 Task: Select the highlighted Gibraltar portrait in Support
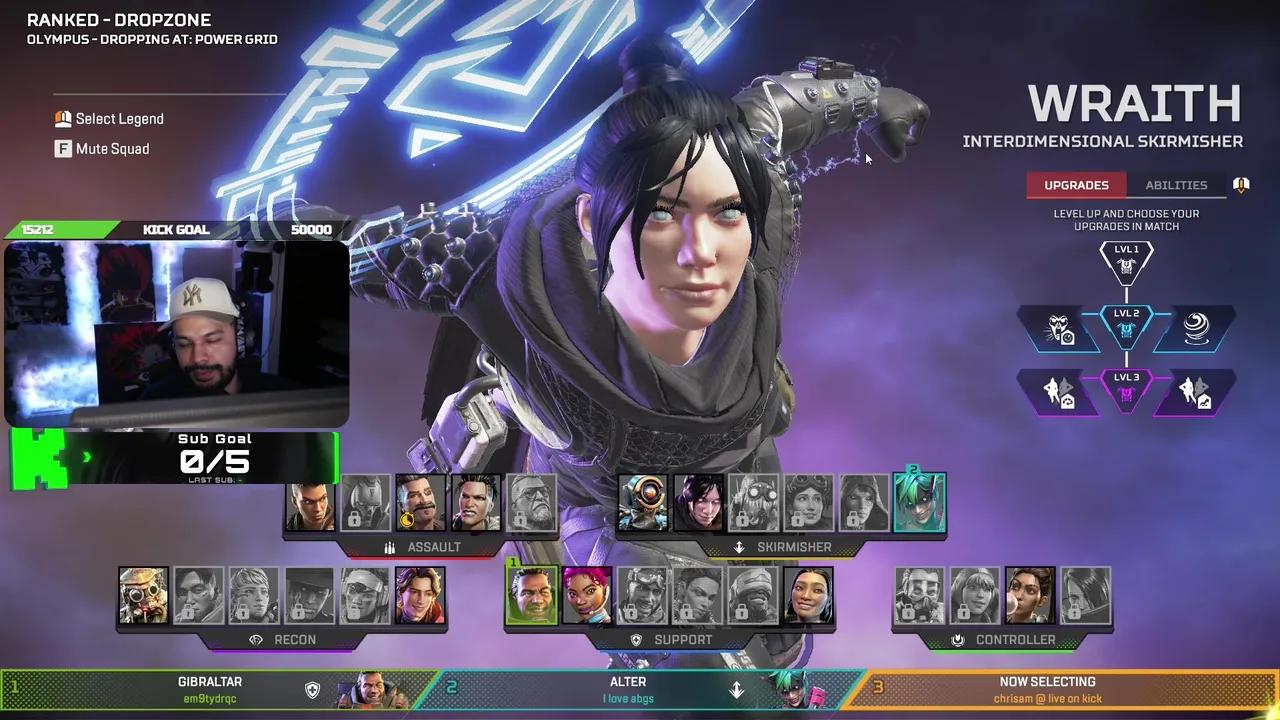tap(531, 596)
